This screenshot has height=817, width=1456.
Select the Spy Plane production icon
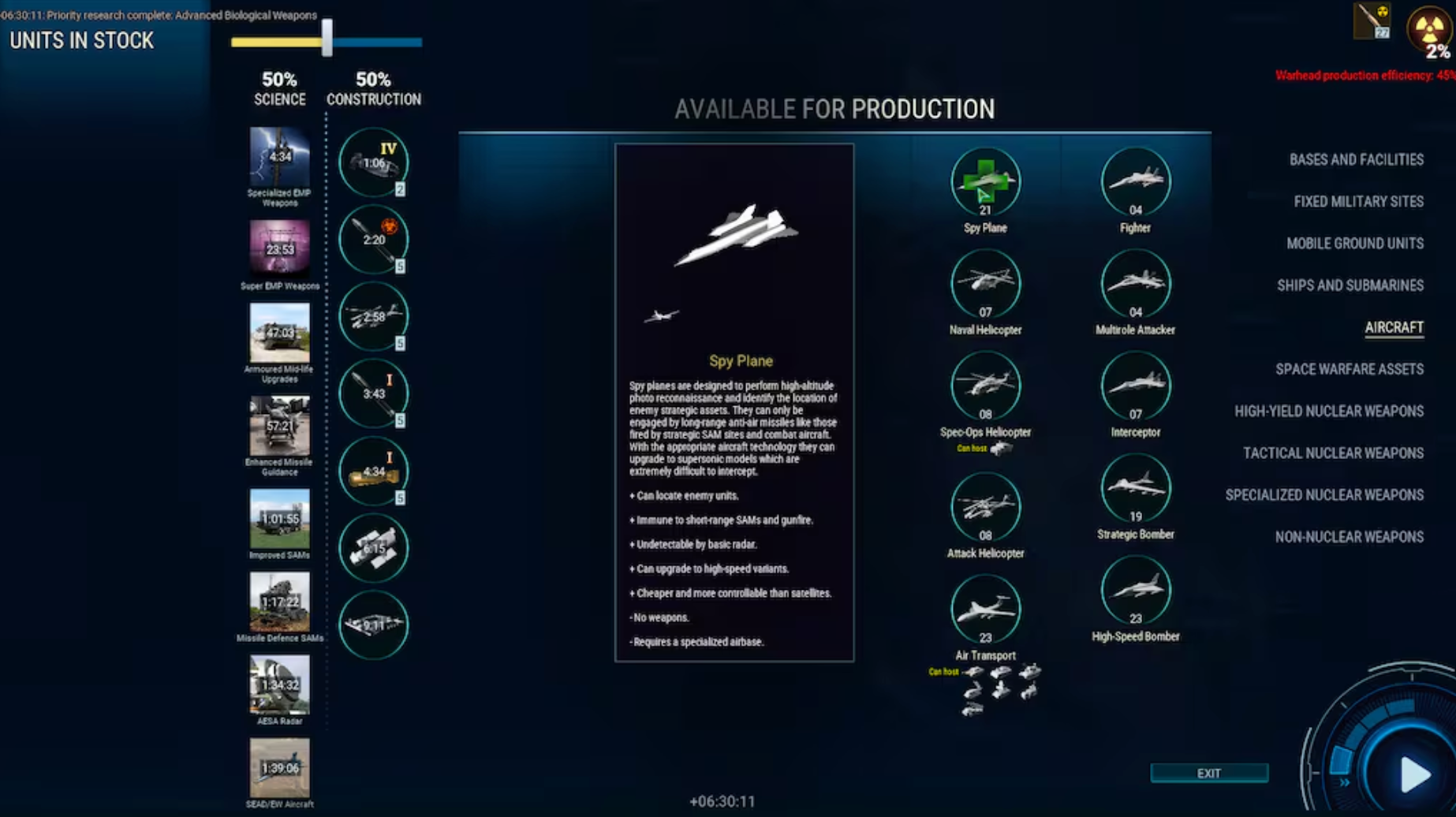[x=985, y=182]
